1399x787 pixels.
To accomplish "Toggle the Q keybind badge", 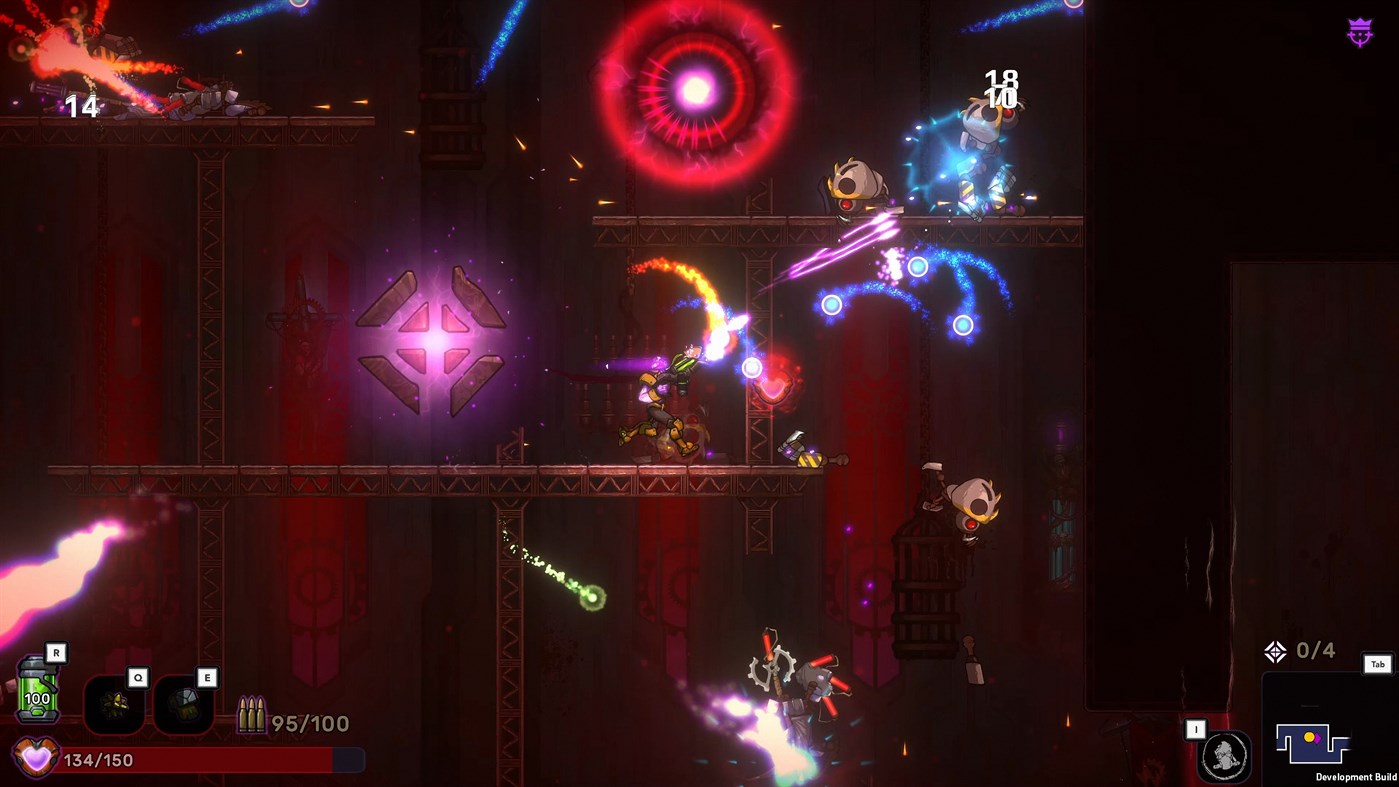I will (139, 677).
